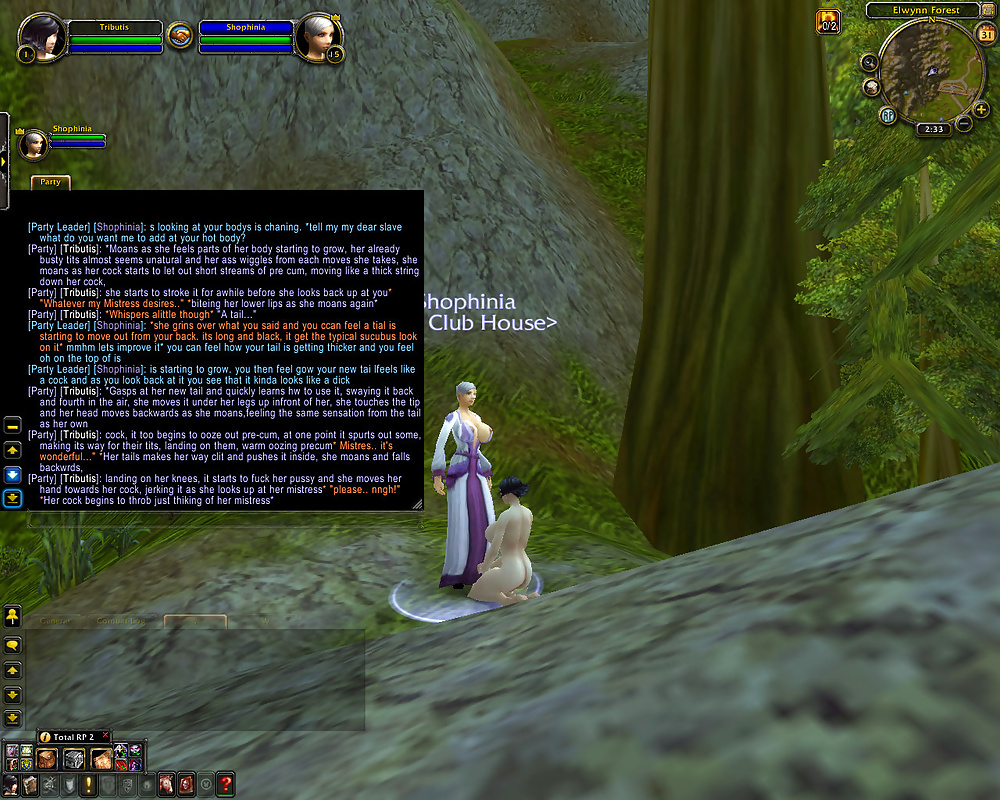1000x800 pixels.
Task: Open the spellbook micro menu button
Action: [31, 784]
